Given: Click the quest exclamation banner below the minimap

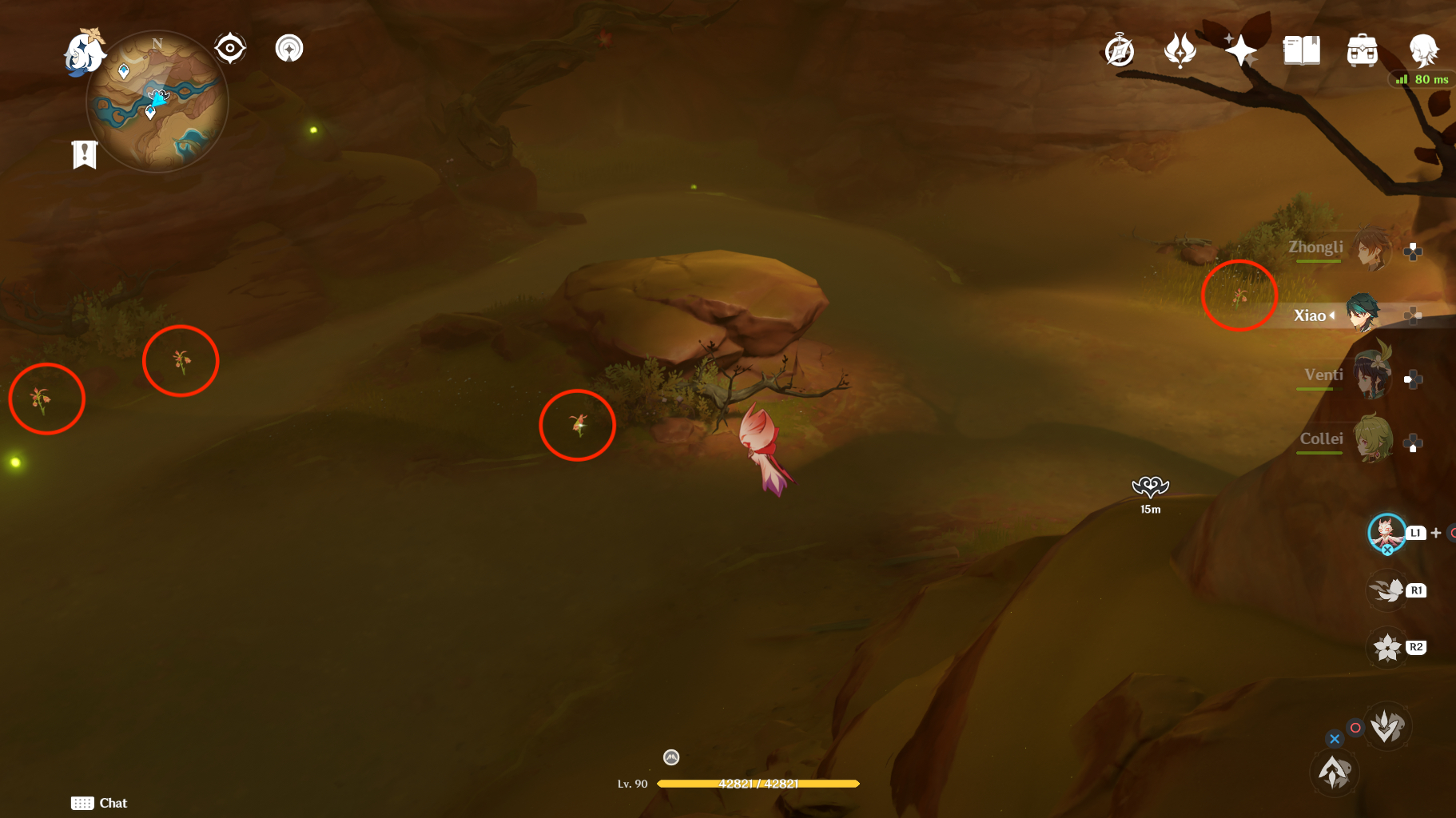Looking at the screenshot, I should [x=85, y=154].
